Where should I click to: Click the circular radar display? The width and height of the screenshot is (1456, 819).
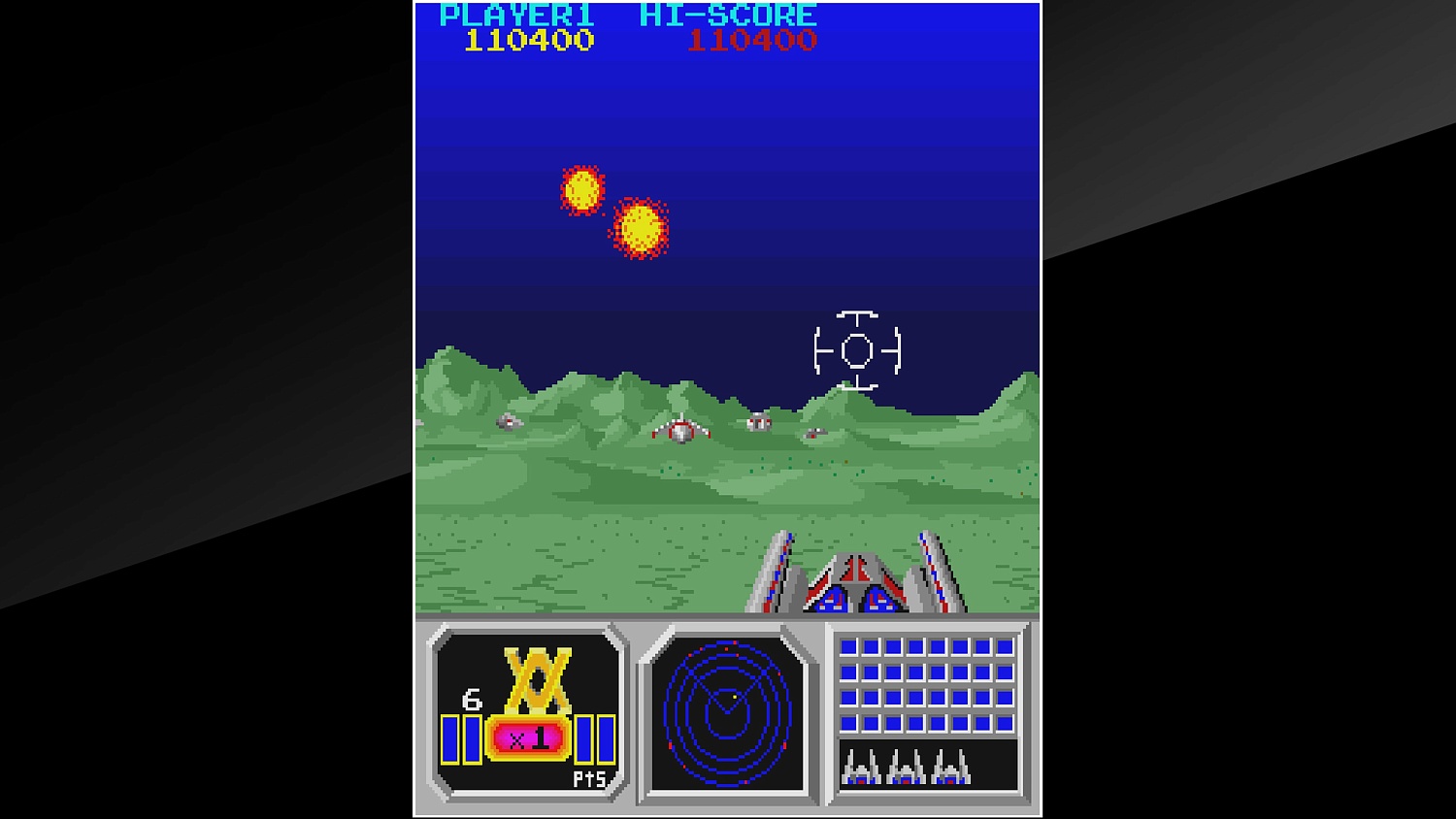pyautogui.click(x=728, y=715)
